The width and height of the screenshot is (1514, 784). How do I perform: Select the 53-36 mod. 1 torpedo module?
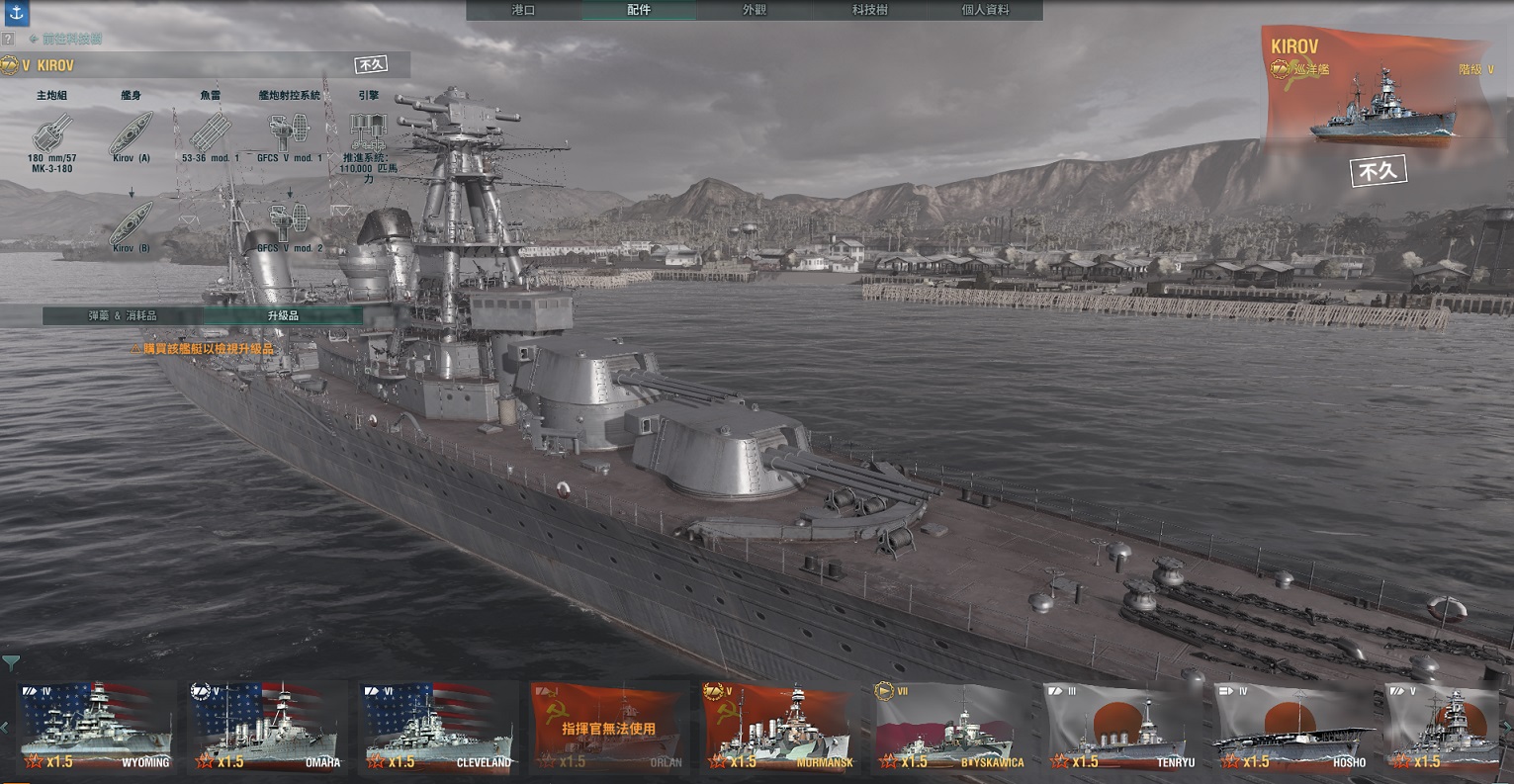tap(210, 132)
